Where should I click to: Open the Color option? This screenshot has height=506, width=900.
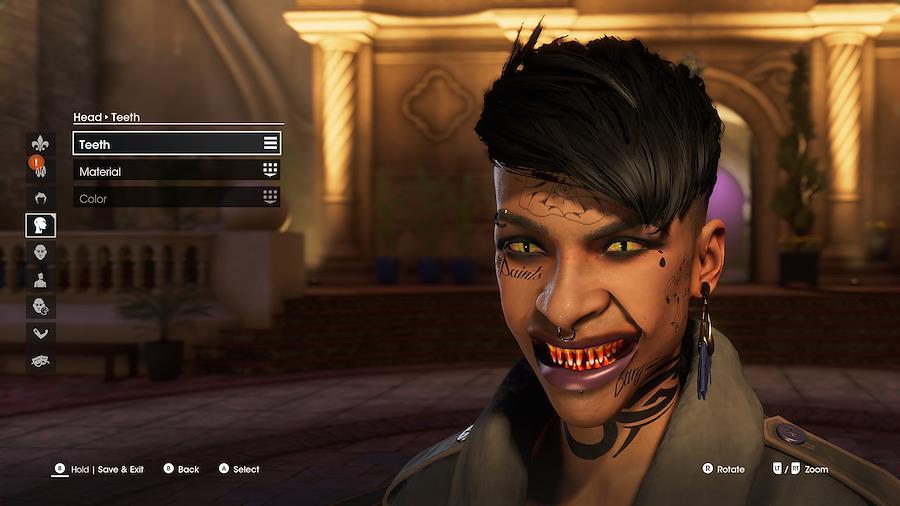(x=176, y=198)
